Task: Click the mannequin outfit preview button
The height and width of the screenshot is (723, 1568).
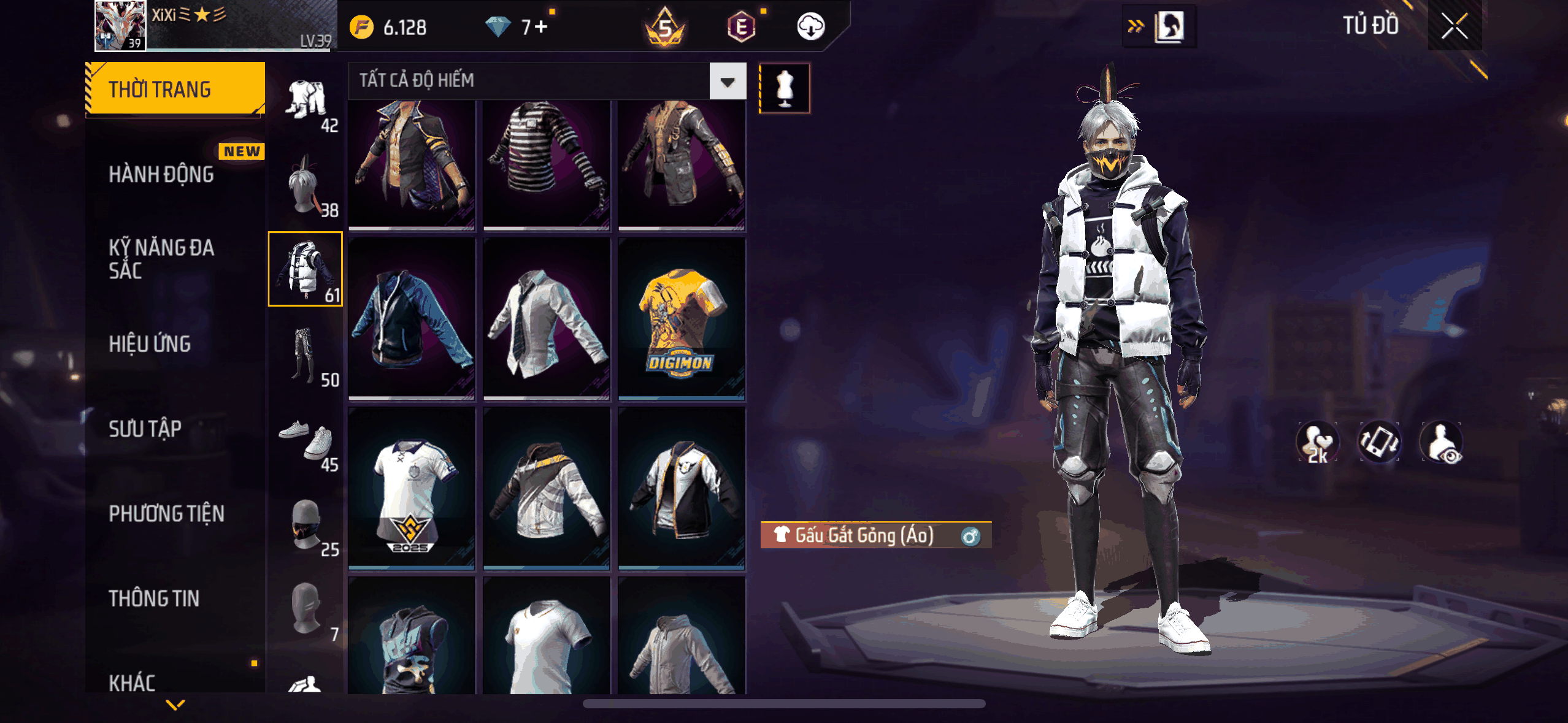Action: (785, 88)
